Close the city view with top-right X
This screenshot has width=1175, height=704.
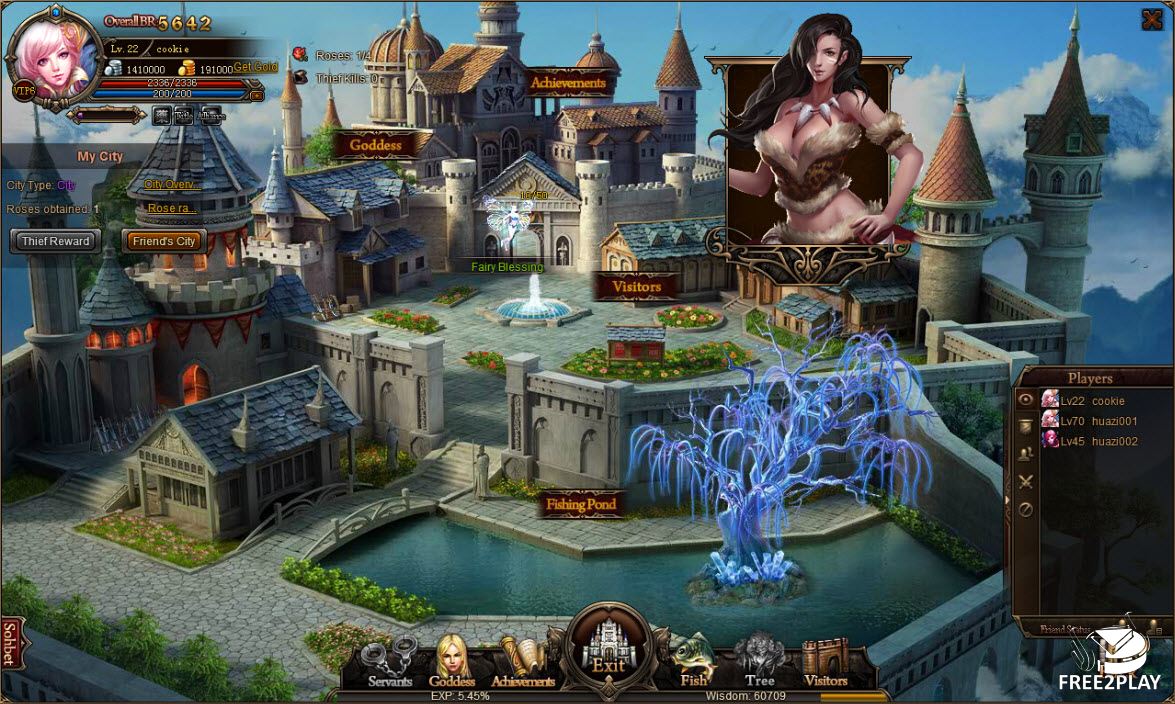(x=1151, y=19)
